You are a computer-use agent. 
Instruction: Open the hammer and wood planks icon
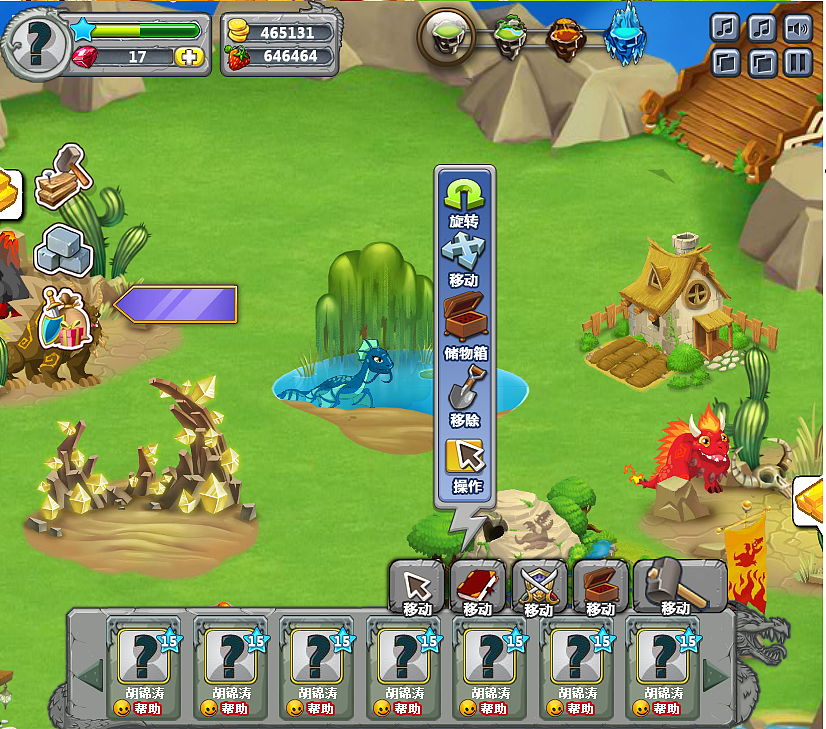point(63,178)
